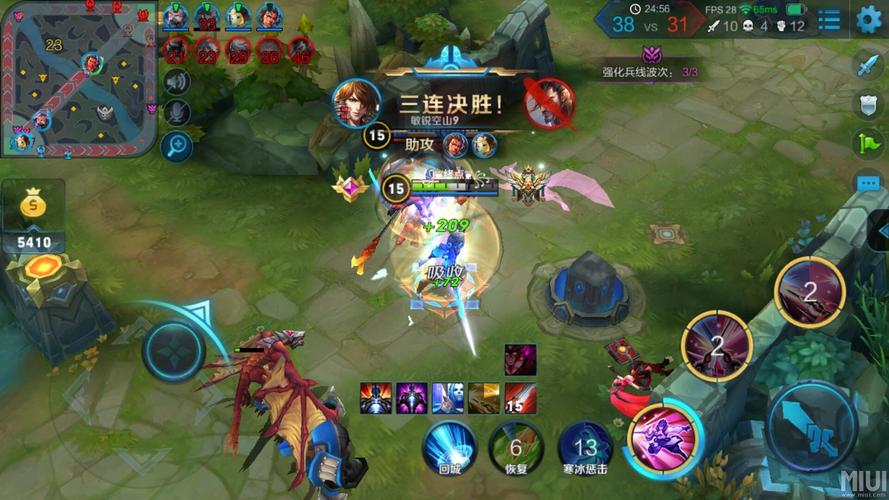Viewport: 889px width, 500px height.
Task: Tap the green flag gather signal
Action: [866, 144]
